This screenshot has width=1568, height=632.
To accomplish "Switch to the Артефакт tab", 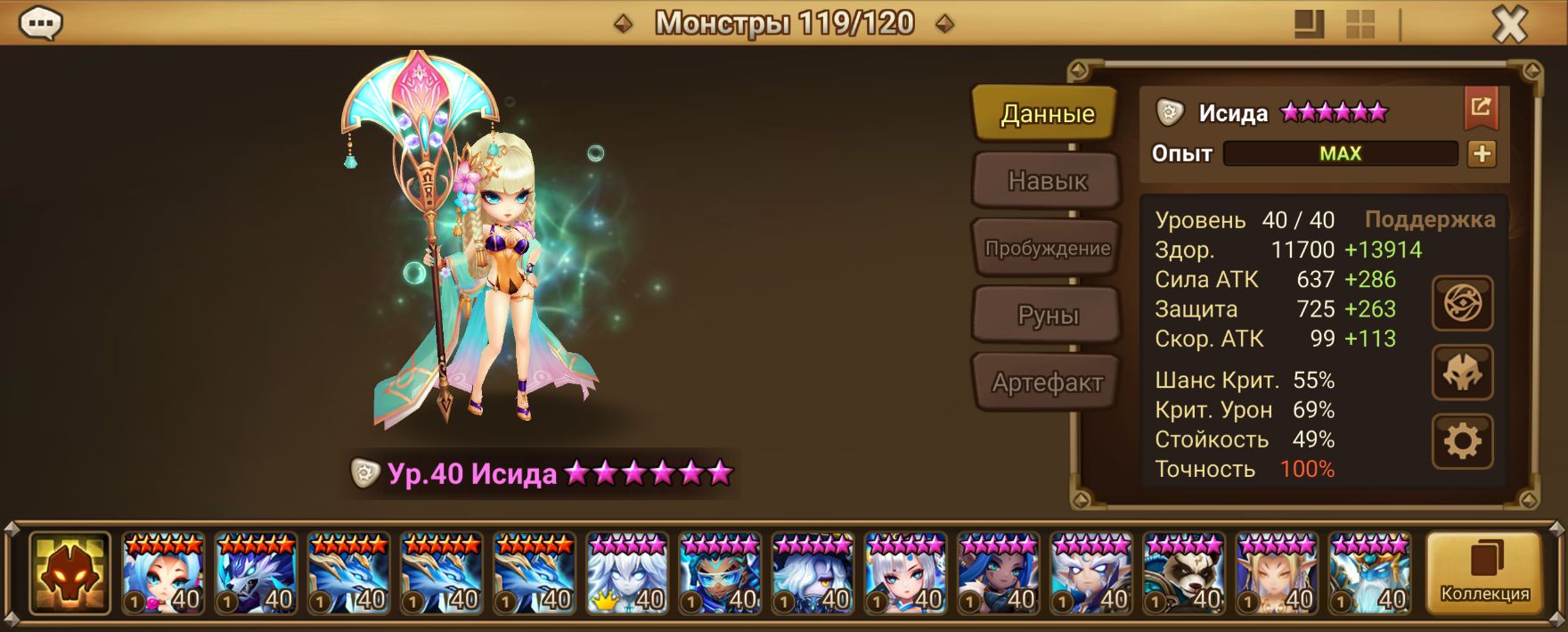I will point(1047,382).
